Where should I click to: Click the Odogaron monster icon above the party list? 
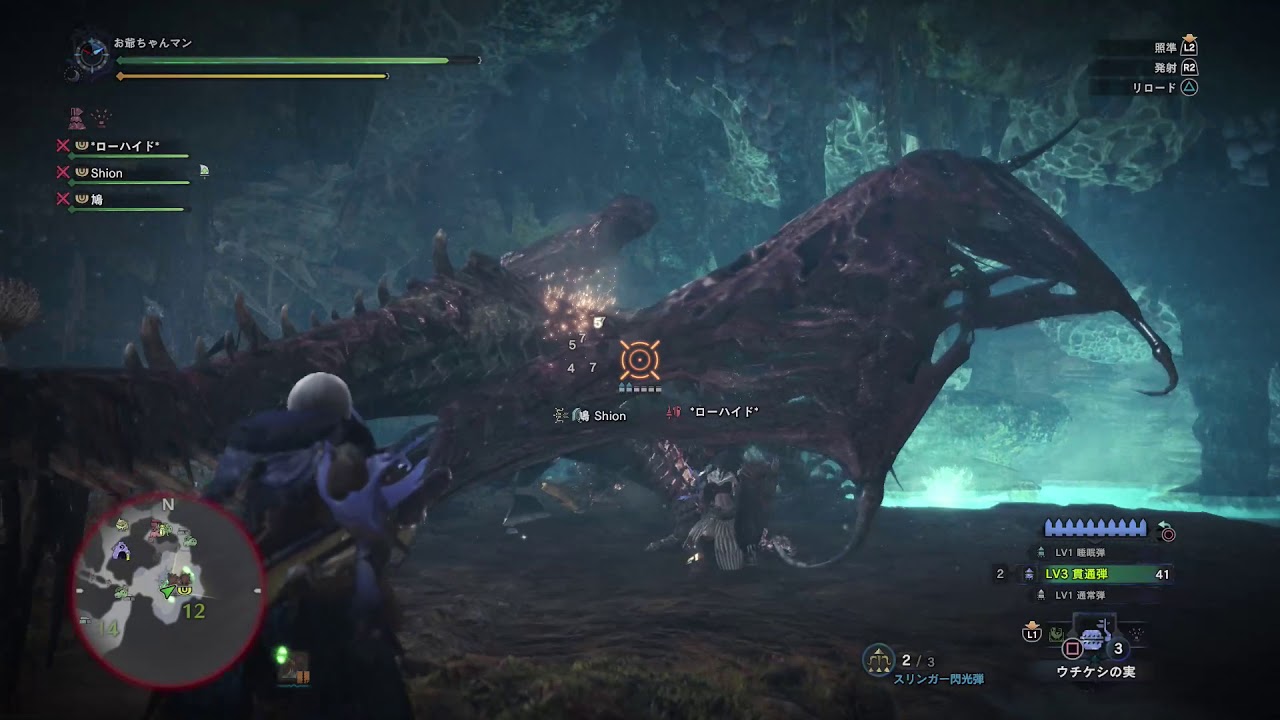pyautogui.click(x=75, y=118)
